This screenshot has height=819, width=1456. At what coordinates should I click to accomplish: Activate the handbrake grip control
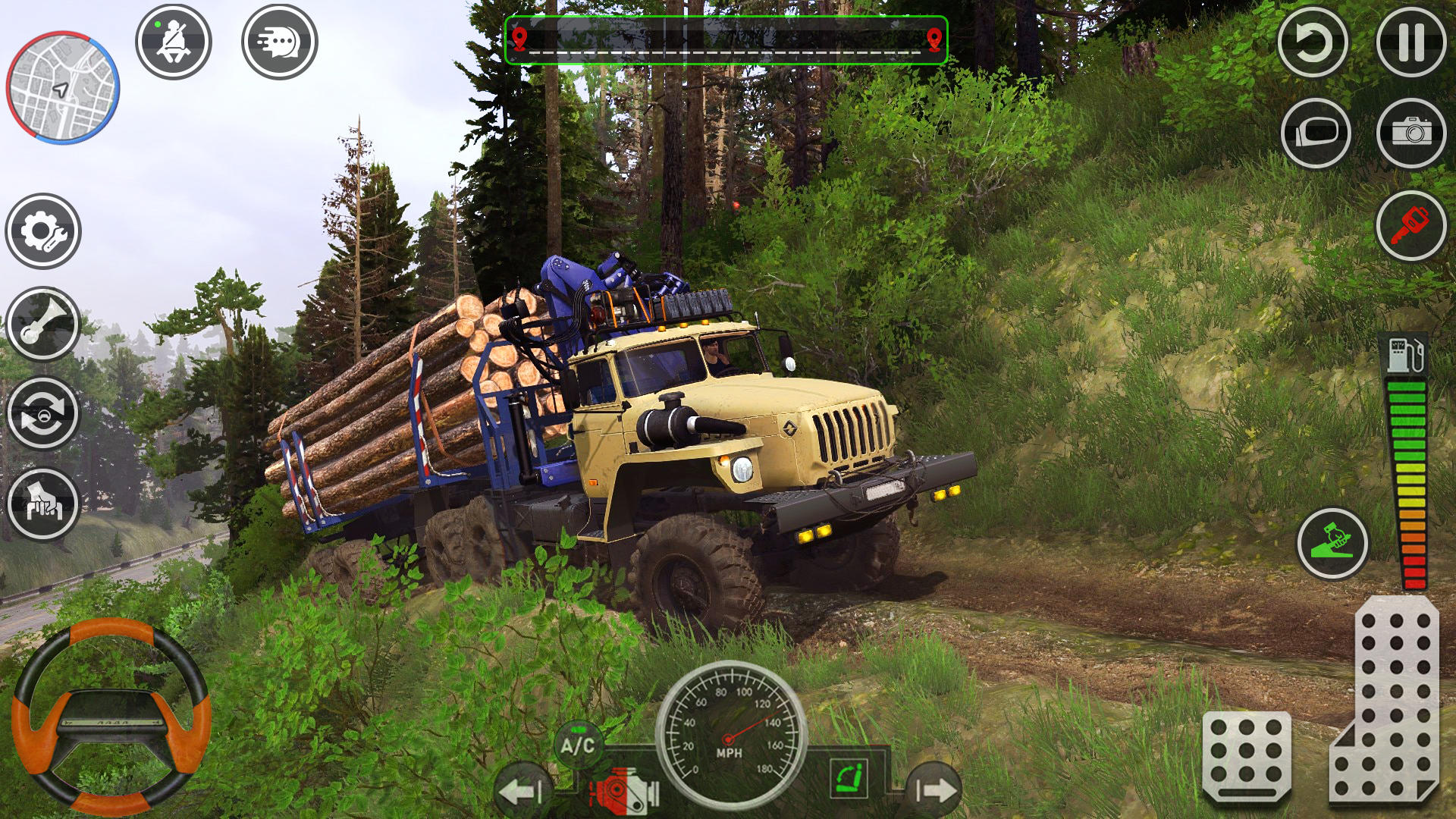[x=42, y=500]
